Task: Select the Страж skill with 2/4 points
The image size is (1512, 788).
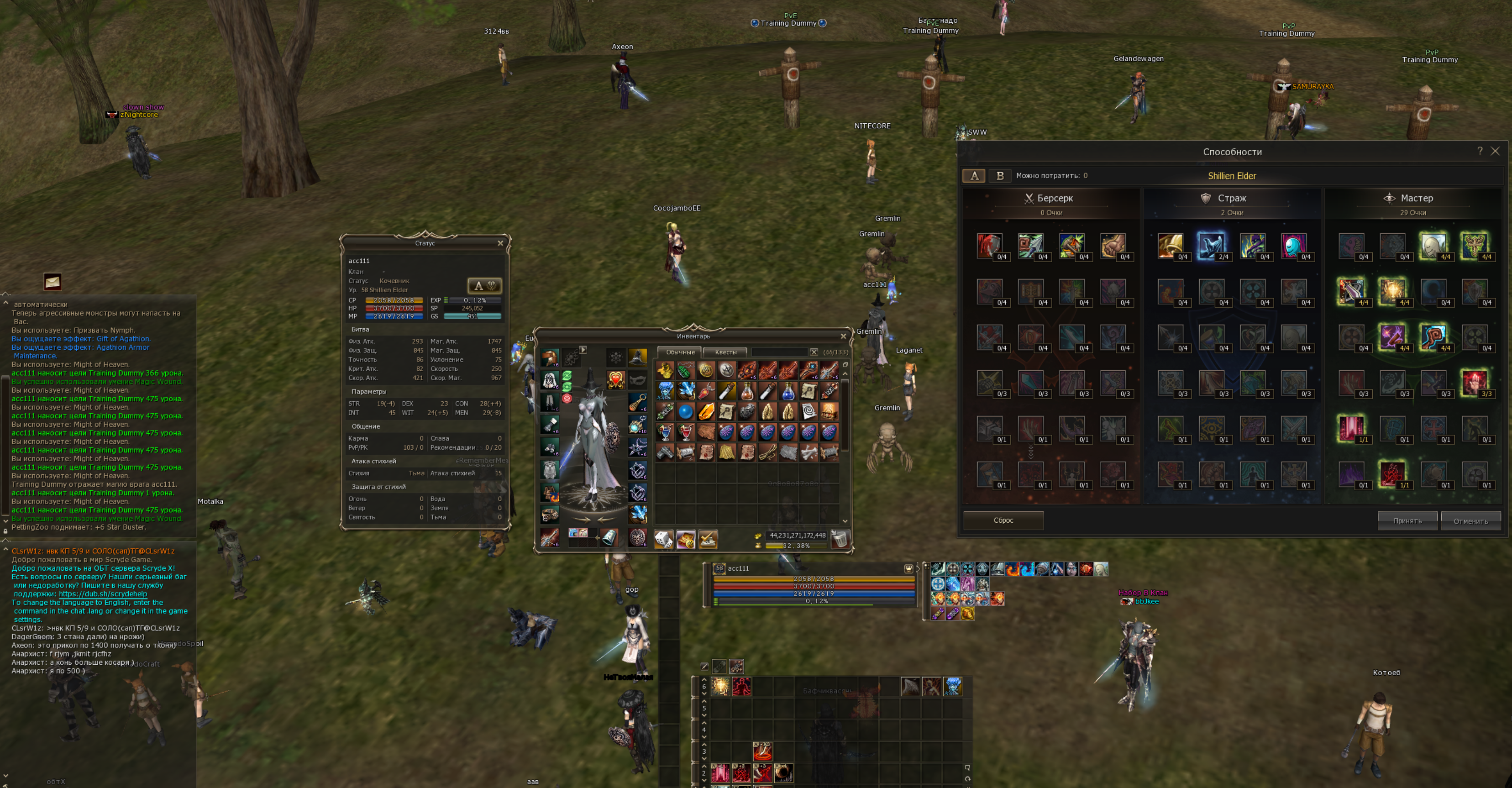Action: (1211, 246)
